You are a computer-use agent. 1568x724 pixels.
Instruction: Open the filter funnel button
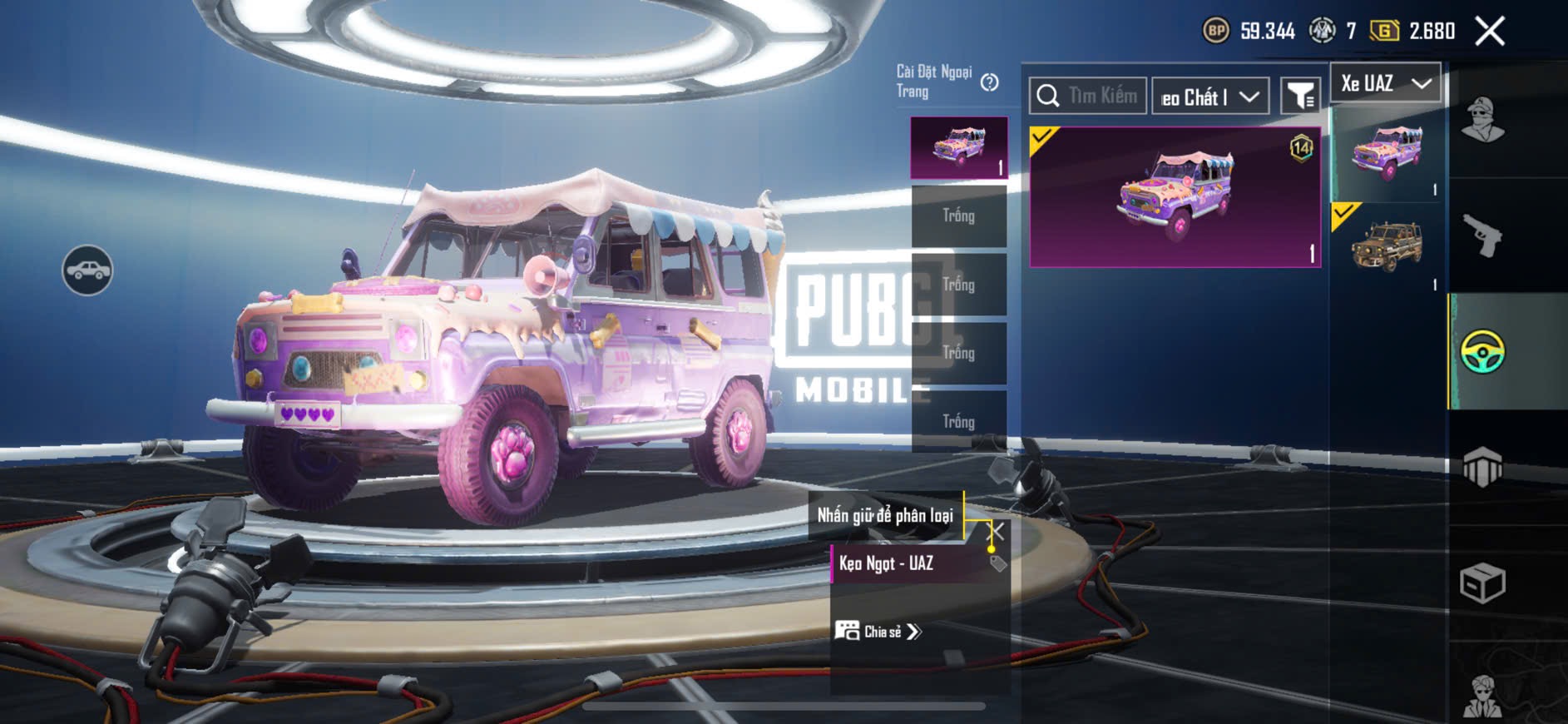[1299, 97]
